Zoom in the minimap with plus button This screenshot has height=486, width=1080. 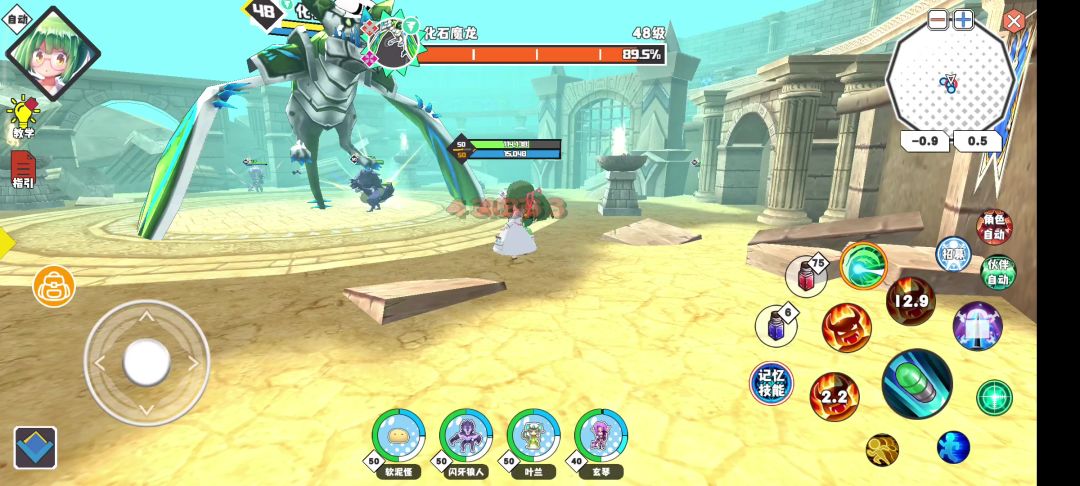963,20
